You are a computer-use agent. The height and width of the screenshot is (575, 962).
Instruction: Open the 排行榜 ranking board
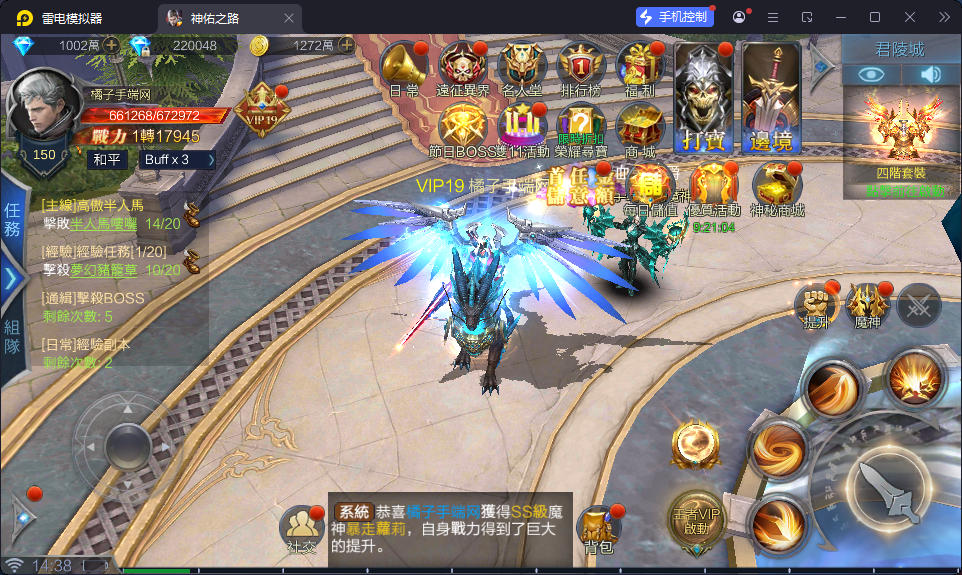pos(581,68)
